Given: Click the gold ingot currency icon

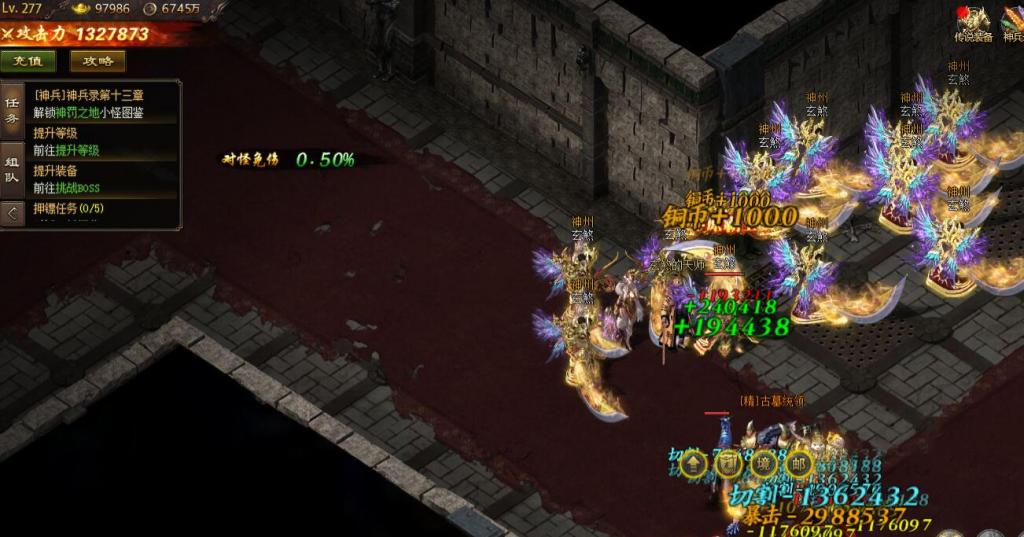Looking at the screenshot, I should (77, 8).
